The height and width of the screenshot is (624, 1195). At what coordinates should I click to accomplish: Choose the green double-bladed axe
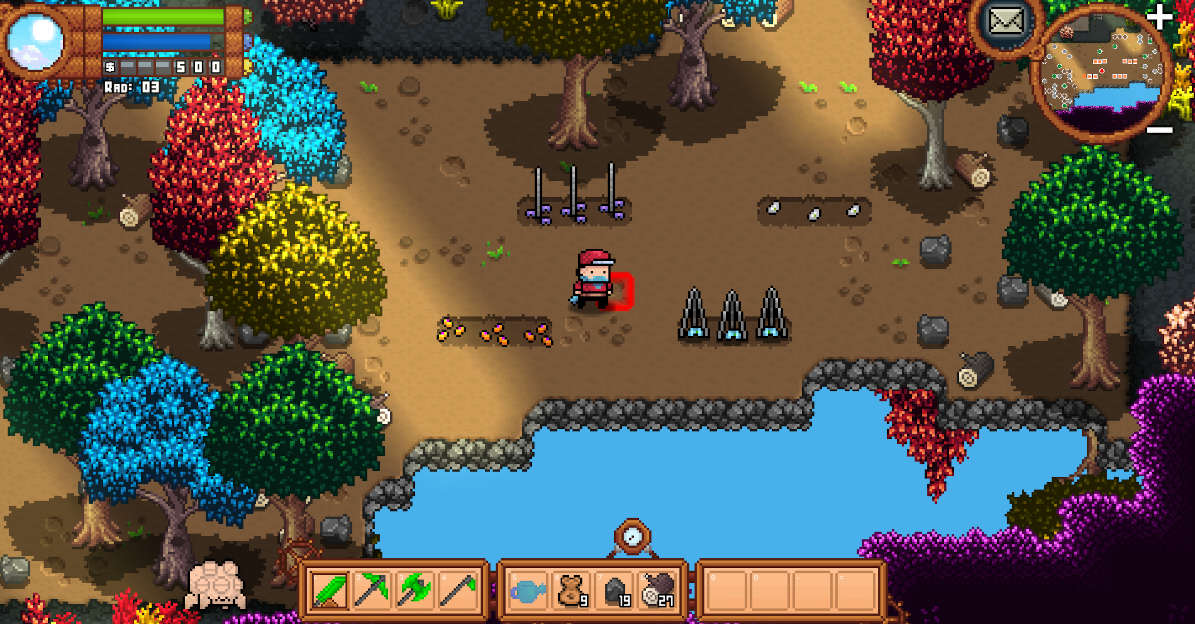point(414,590)
